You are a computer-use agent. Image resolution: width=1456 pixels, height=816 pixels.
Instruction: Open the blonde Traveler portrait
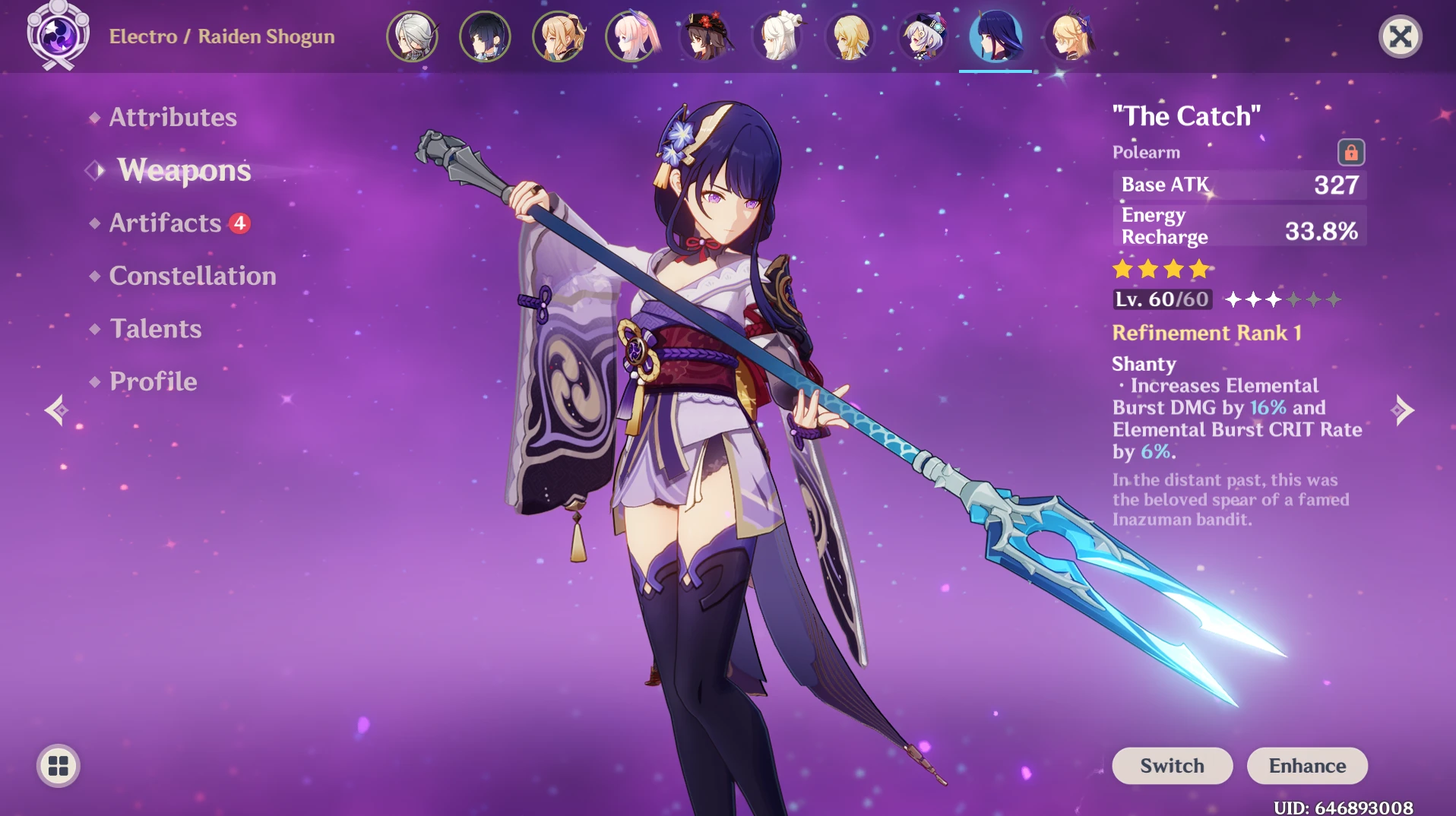tap(850, 36)
